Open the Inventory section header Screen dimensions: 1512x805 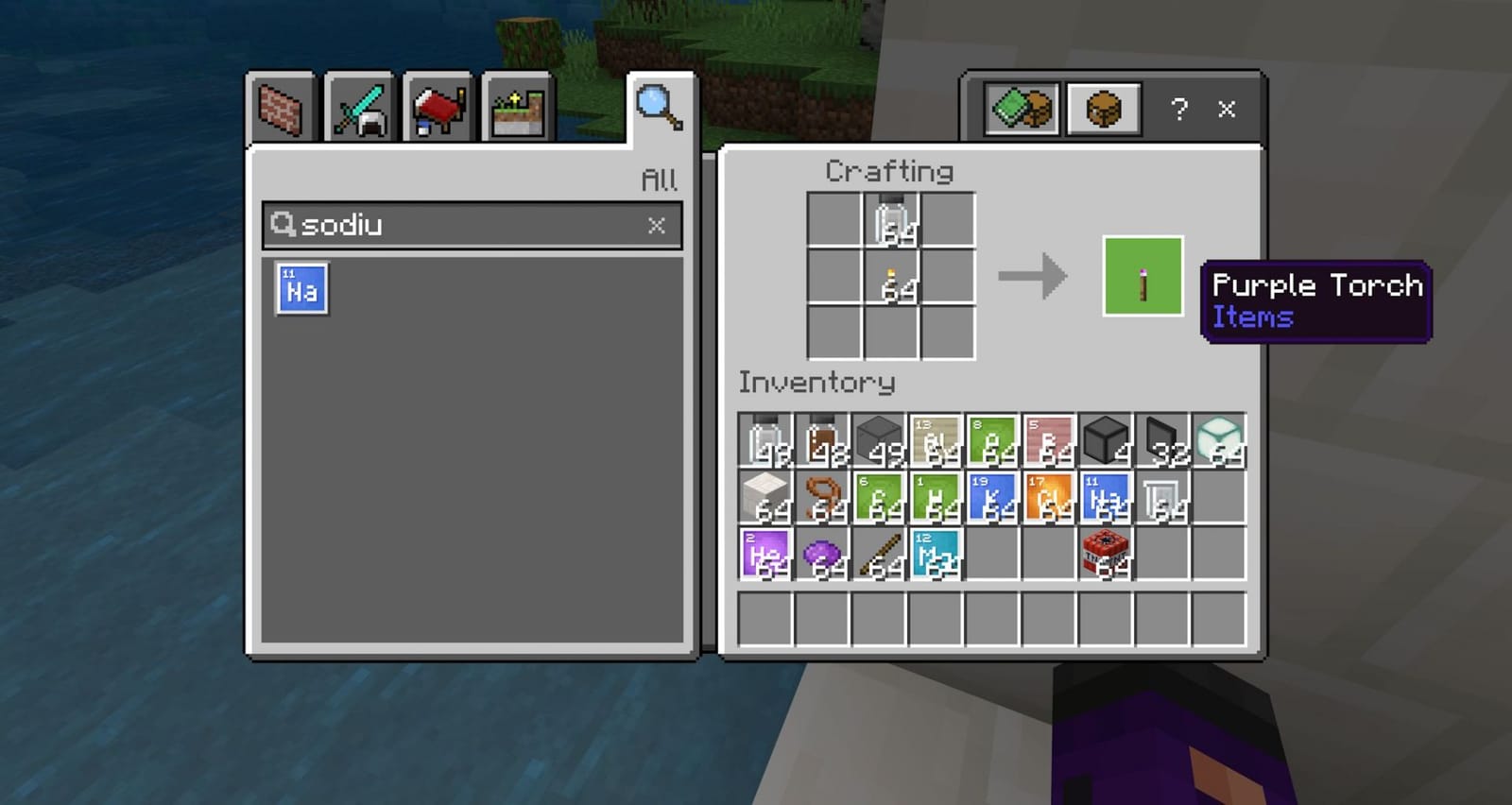pyautogui.click(x=816, y=384)
